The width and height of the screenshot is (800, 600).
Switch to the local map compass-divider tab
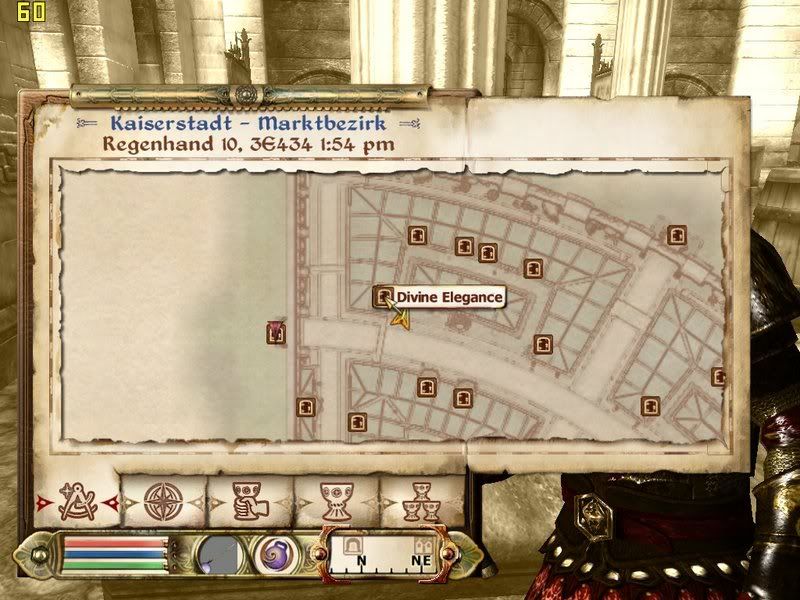point(76,501)
